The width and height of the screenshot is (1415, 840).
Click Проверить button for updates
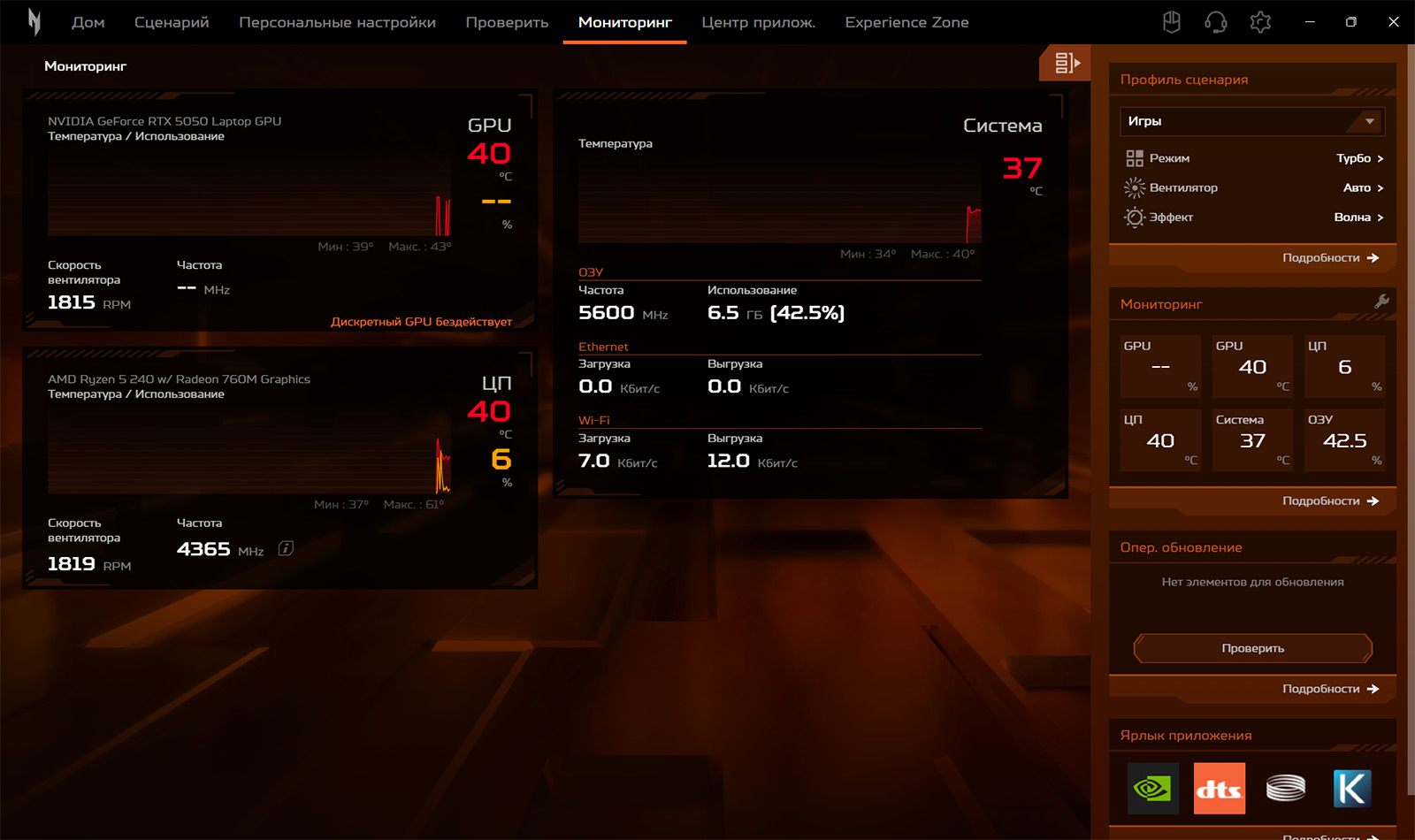1252,648
